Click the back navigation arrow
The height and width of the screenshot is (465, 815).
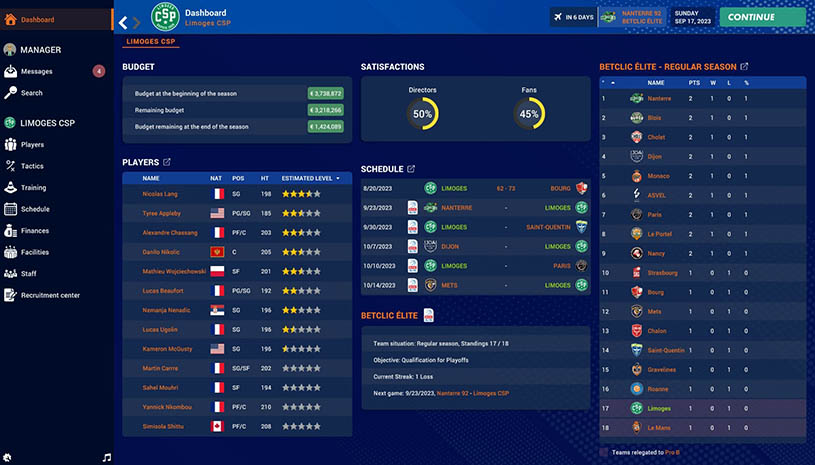[x=123, y=22]
